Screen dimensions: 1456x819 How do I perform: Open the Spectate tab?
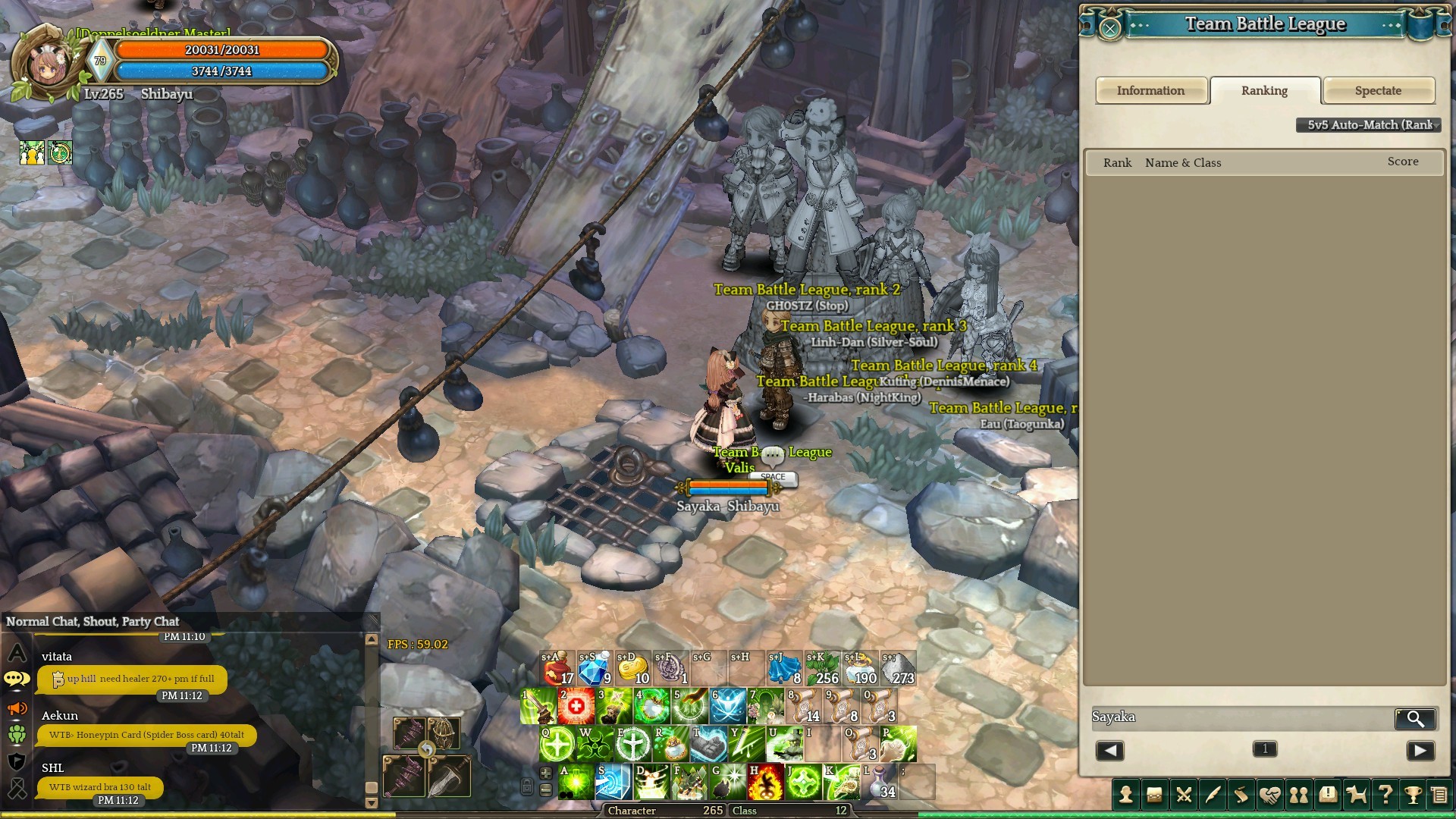1378,91
